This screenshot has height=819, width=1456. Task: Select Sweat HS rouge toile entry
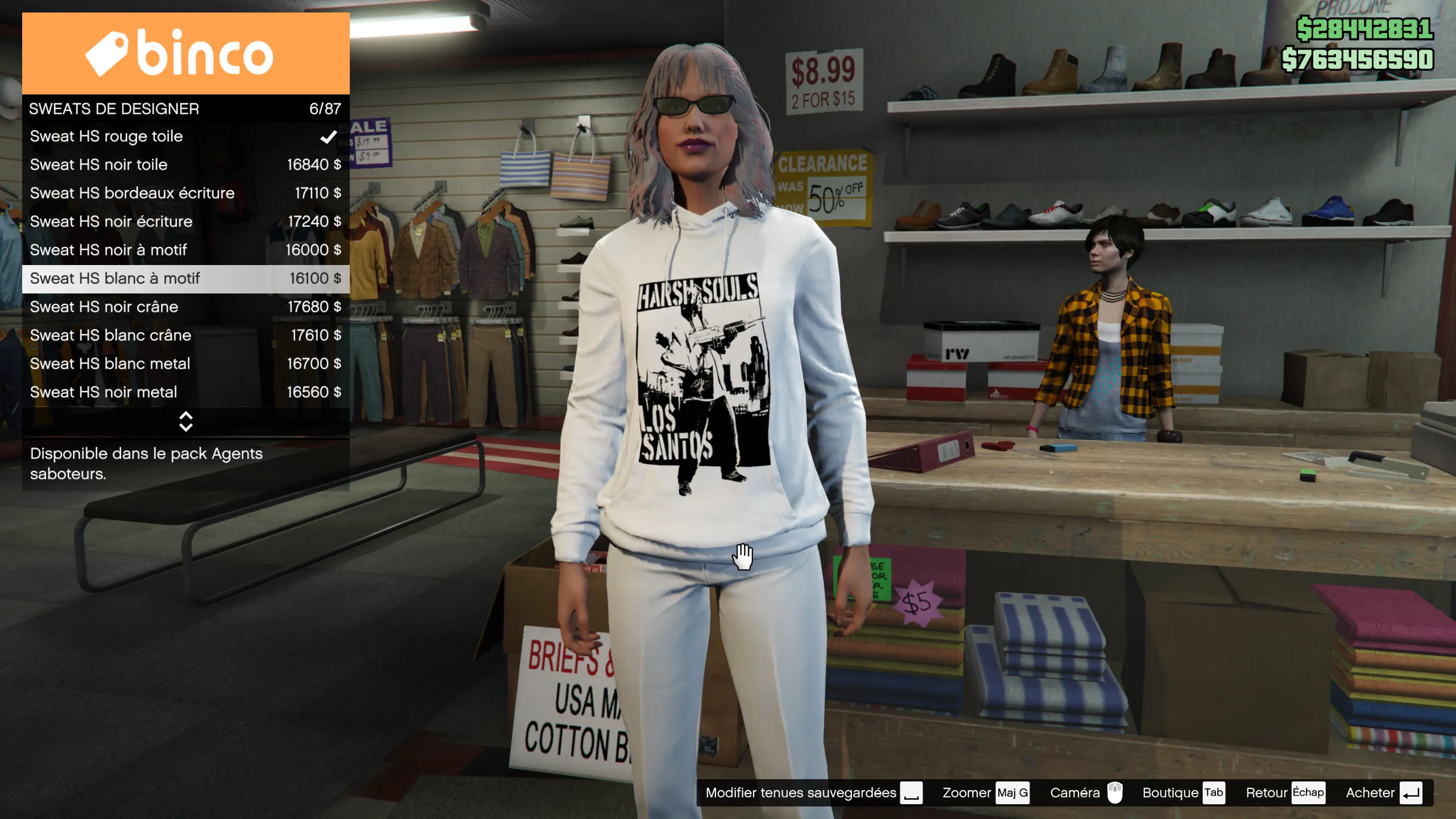(x=185, y=136)
